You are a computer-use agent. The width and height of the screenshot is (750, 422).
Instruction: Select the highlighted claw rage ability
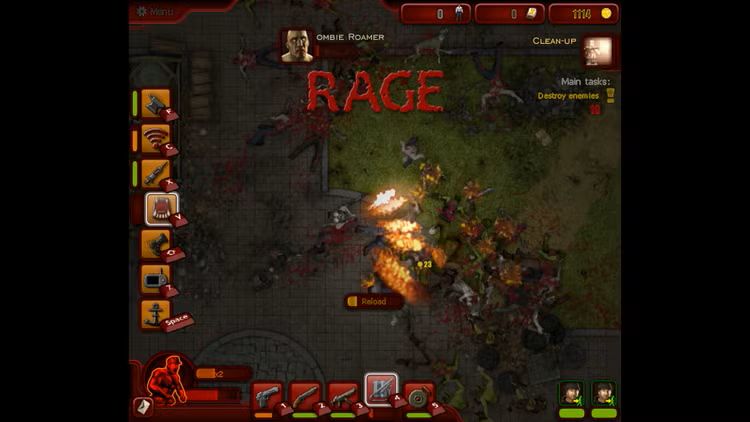tap(161, 208)
